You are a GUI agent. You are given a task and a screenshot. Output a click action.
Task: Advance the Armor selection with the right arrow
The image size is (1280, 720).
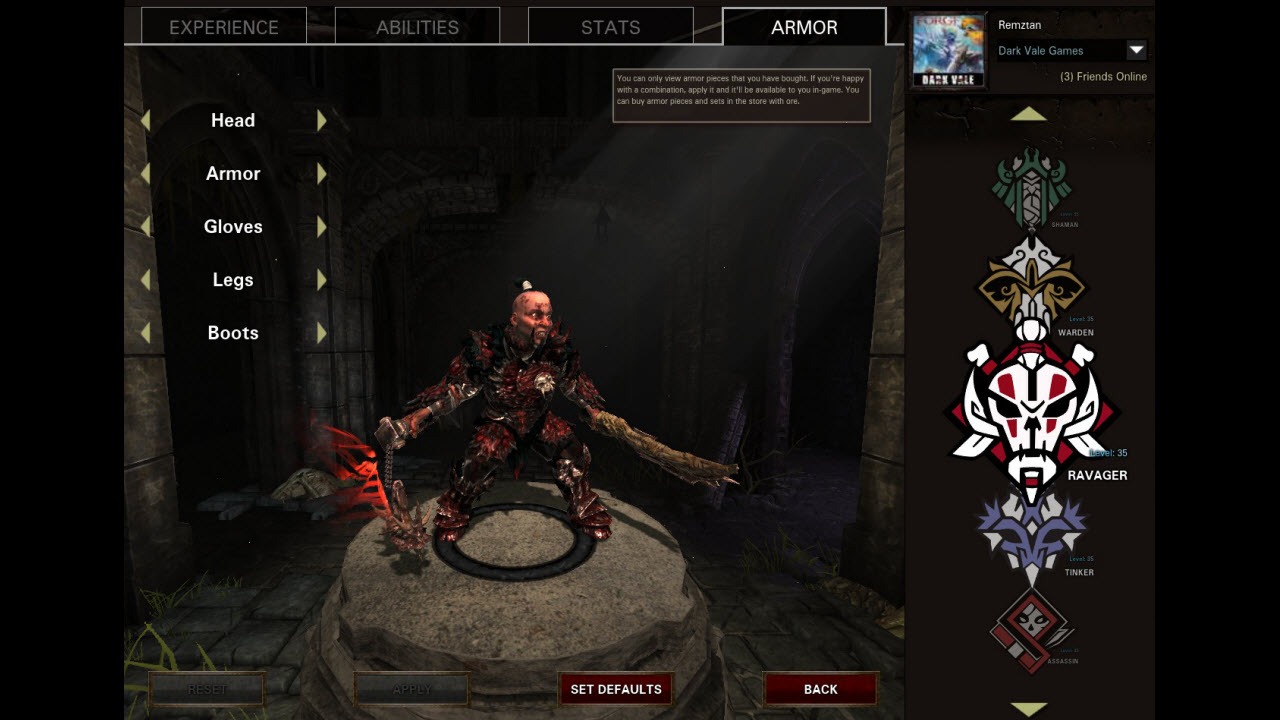322,173
